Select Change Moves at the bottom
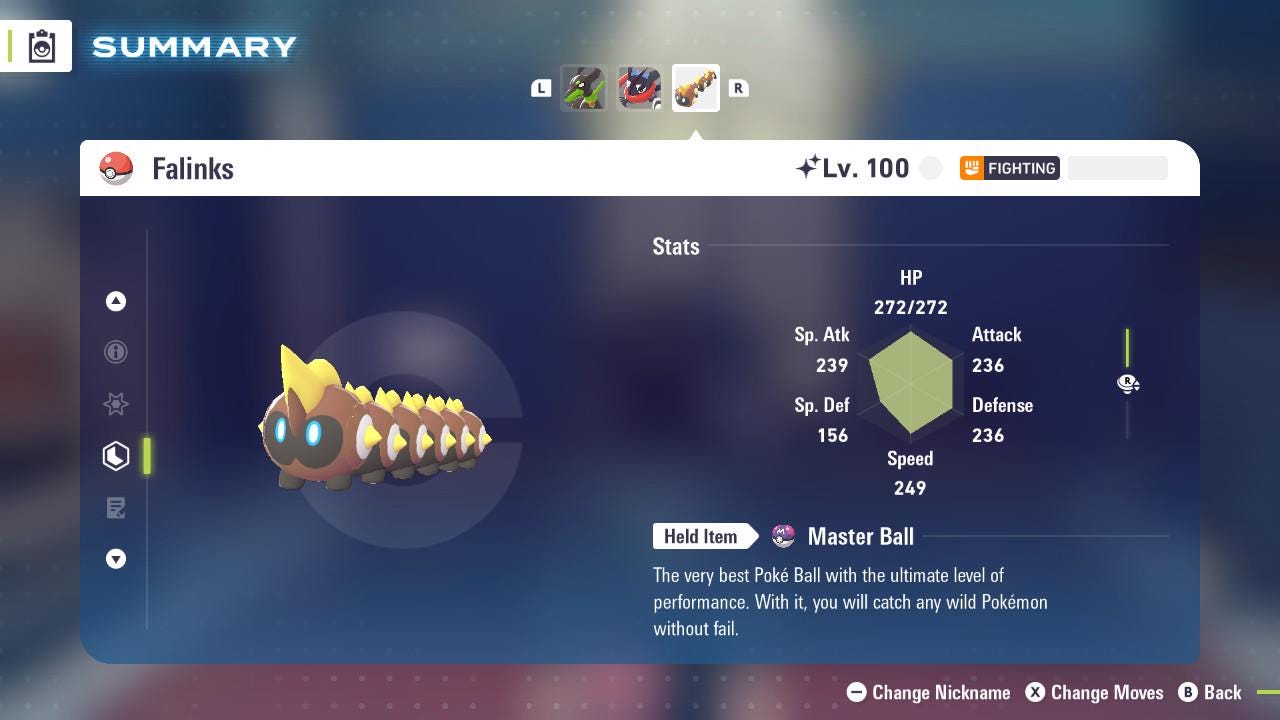 (x=1095, y=692)
